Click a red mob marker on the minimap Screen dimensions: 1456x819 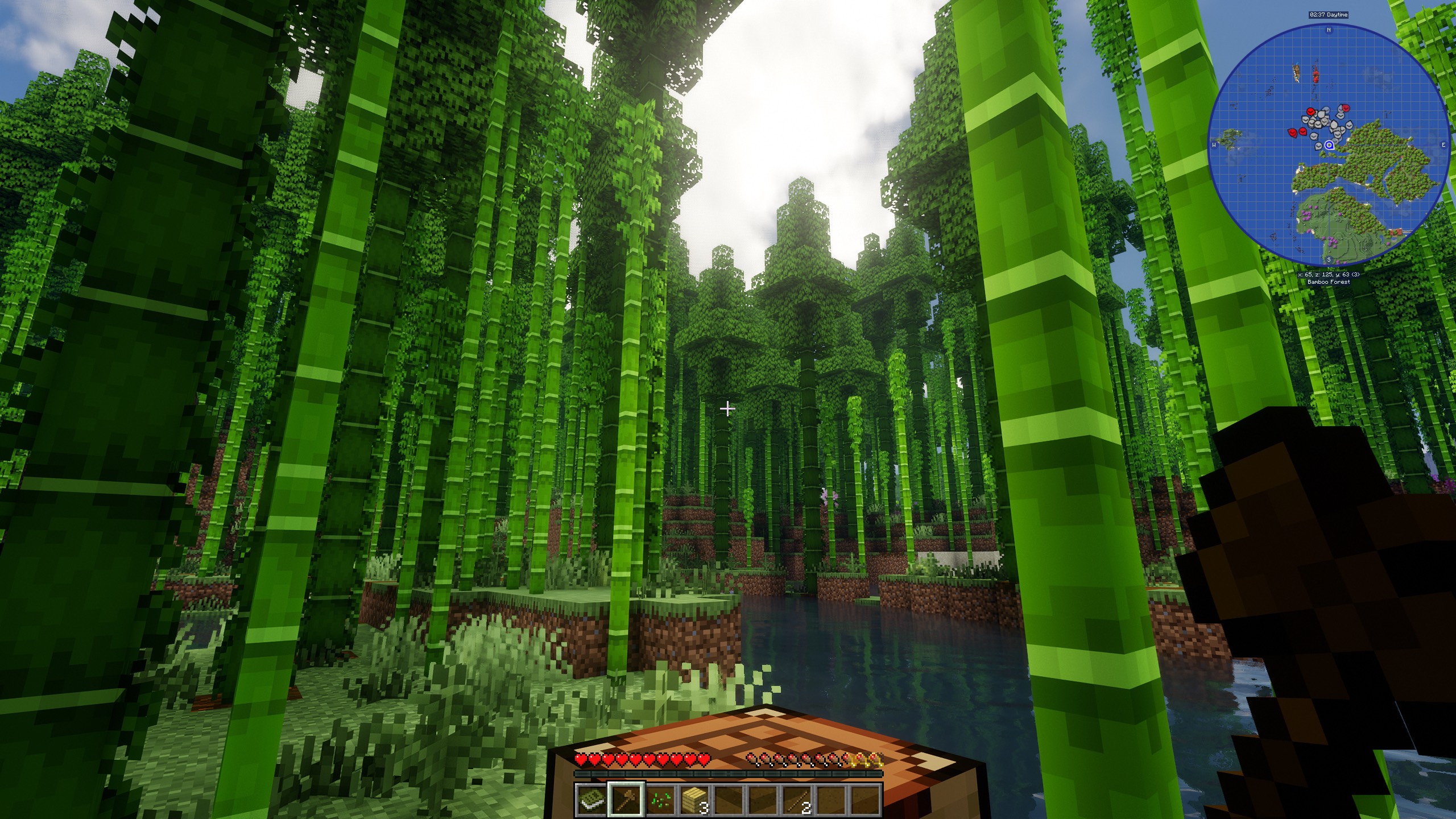[x=1310, y=112]
